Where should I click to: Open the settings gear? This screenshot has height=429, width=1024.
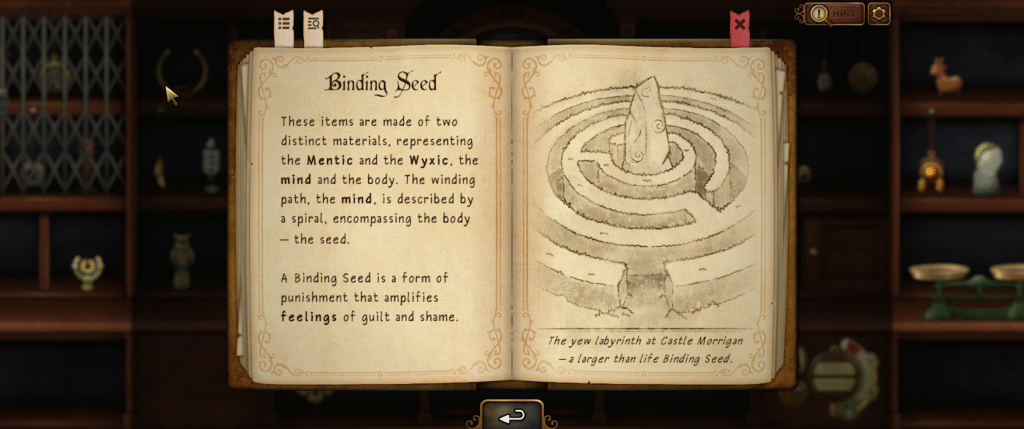click(x=879, y=14)
